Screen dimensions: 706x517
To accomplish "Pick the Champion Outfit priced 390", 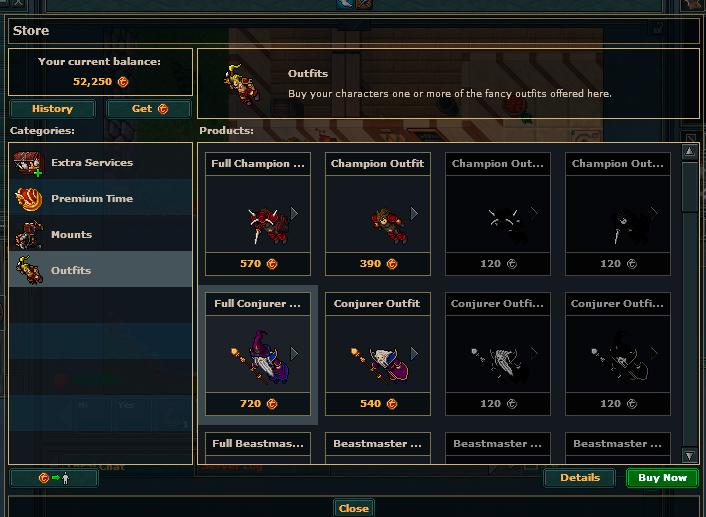I will tap(378, 214).
